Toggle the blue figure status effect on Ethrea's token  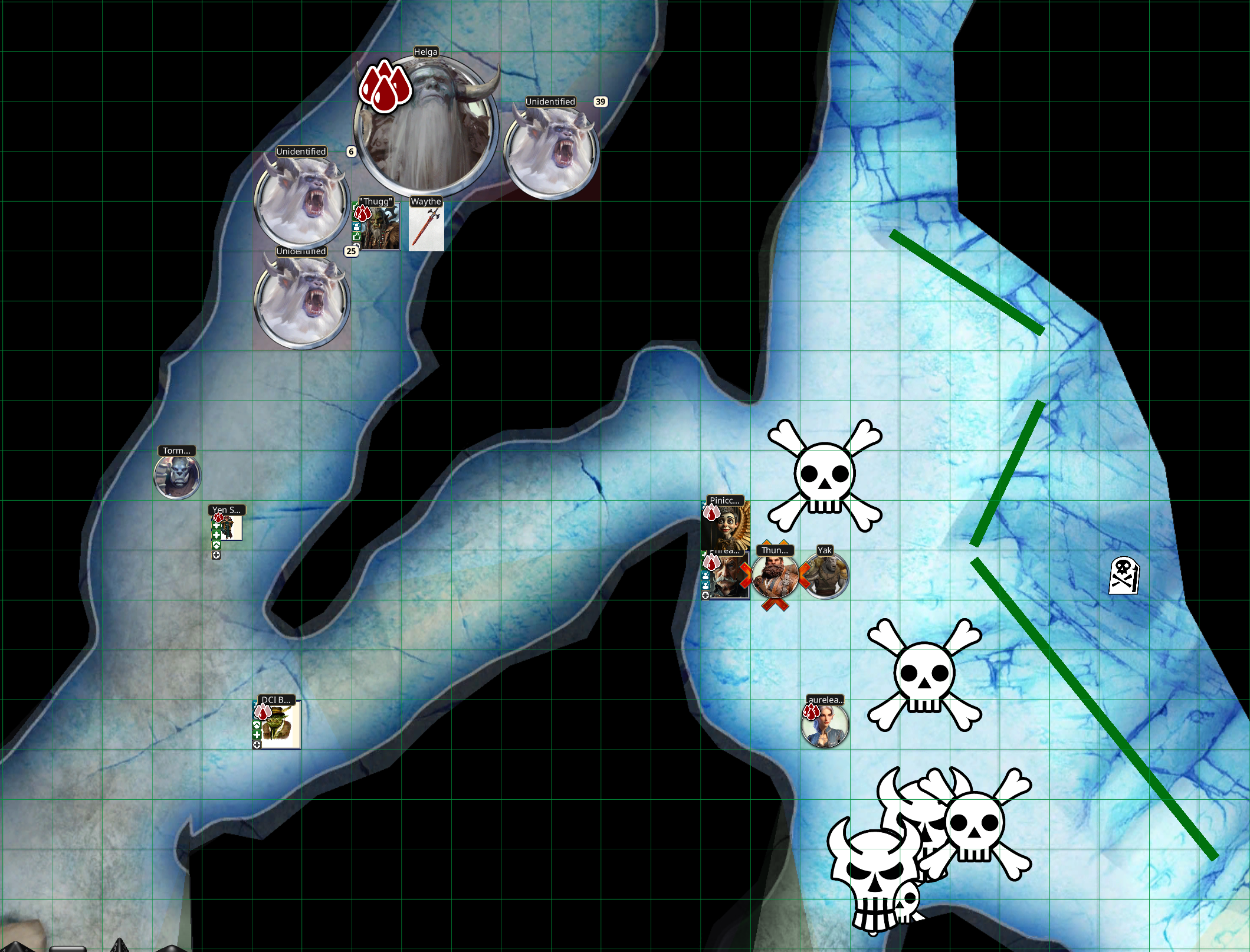pyautogui.click(x=705, y=575)
